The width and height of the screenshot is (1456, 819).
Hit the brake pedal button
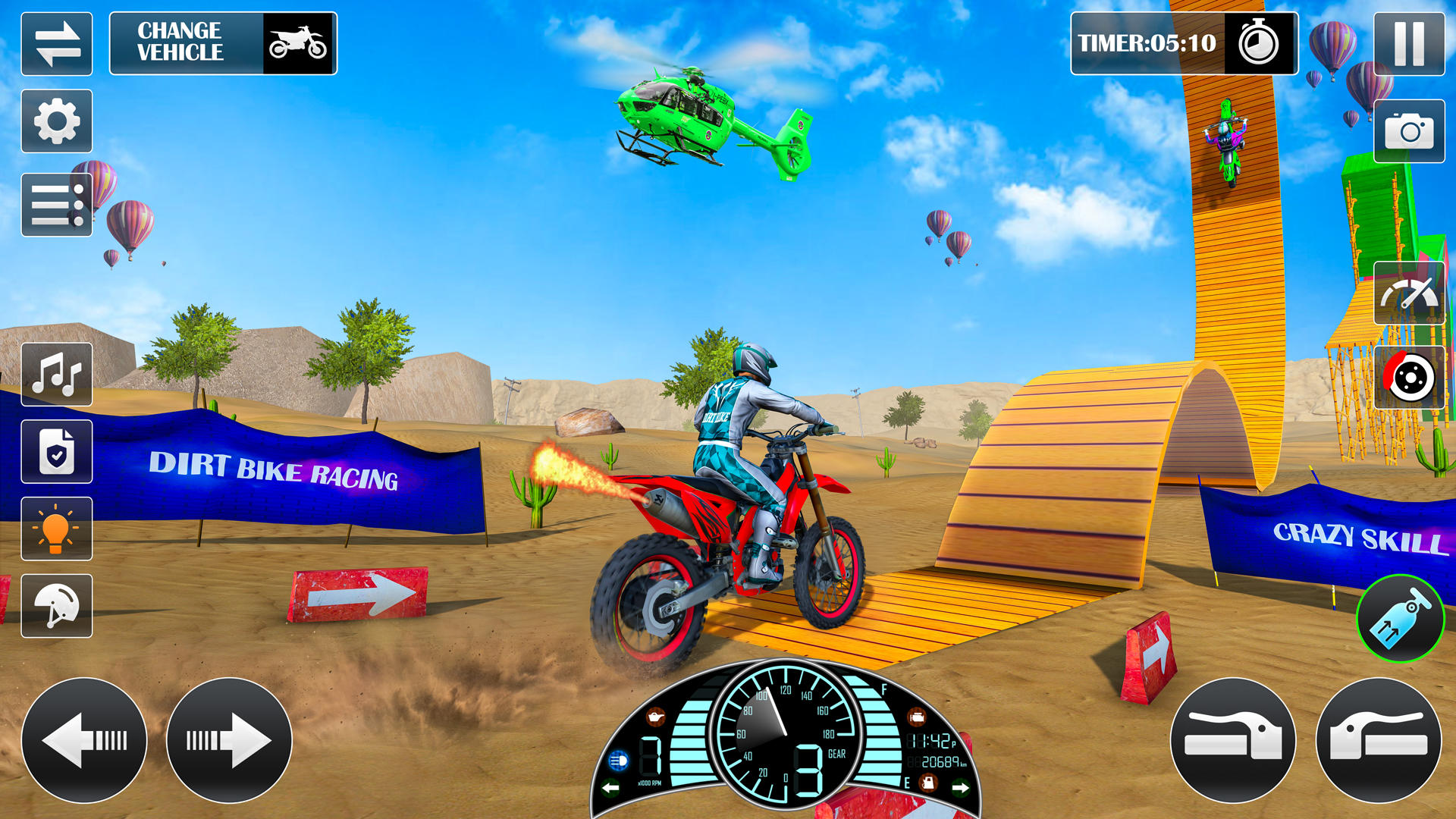click(x=1233, y=740)
